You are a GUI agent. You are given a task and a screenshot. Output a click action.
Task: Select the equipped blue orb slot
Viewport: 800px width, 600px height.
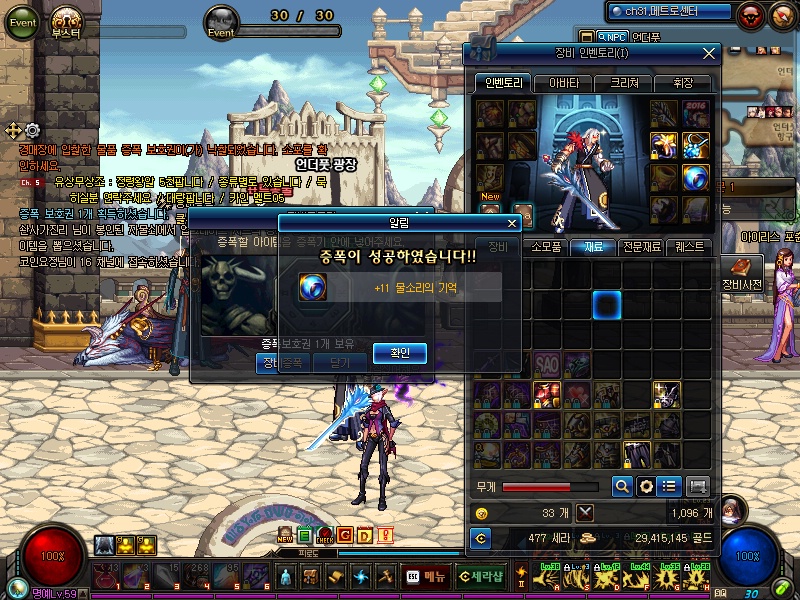[696, 178]
